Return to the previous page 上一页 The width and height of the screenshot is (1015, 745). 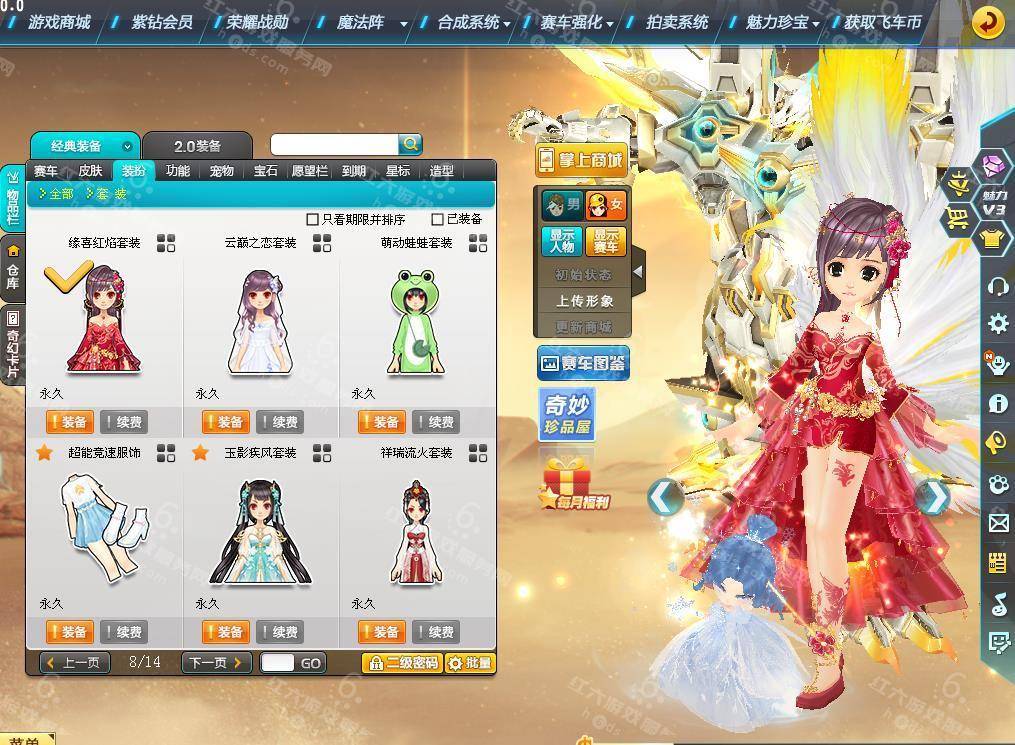(x=75, y=663)
